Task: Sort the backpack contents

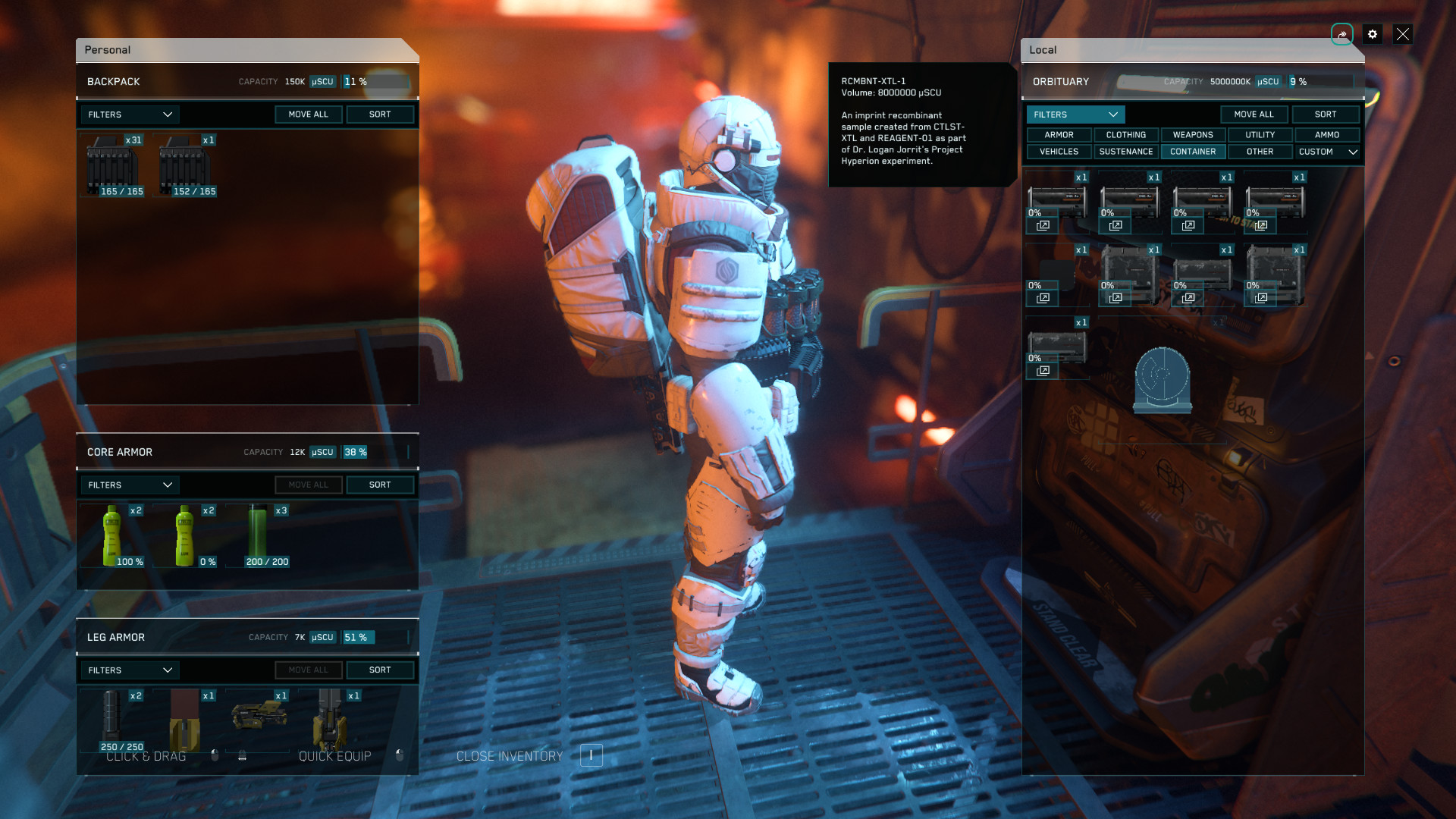Action: pyautogui.click(x=380, y=115)
